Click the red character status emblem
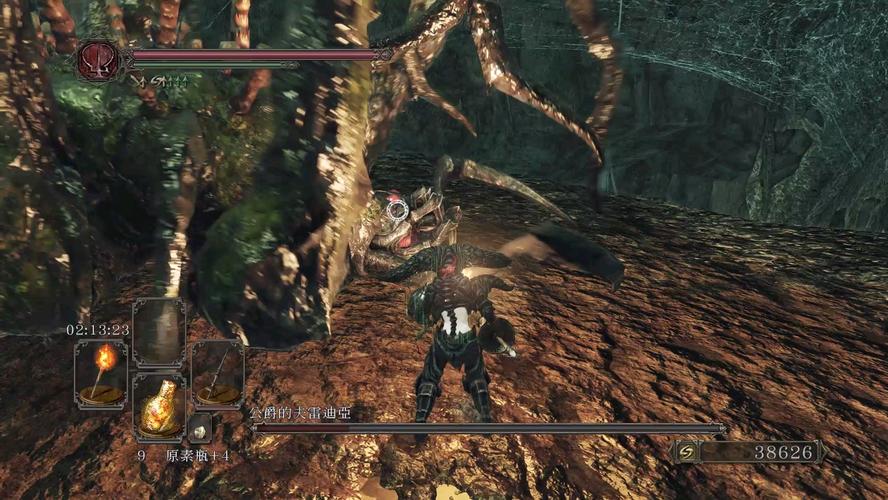The image size is (888, 500). click(x=97, y=59)
